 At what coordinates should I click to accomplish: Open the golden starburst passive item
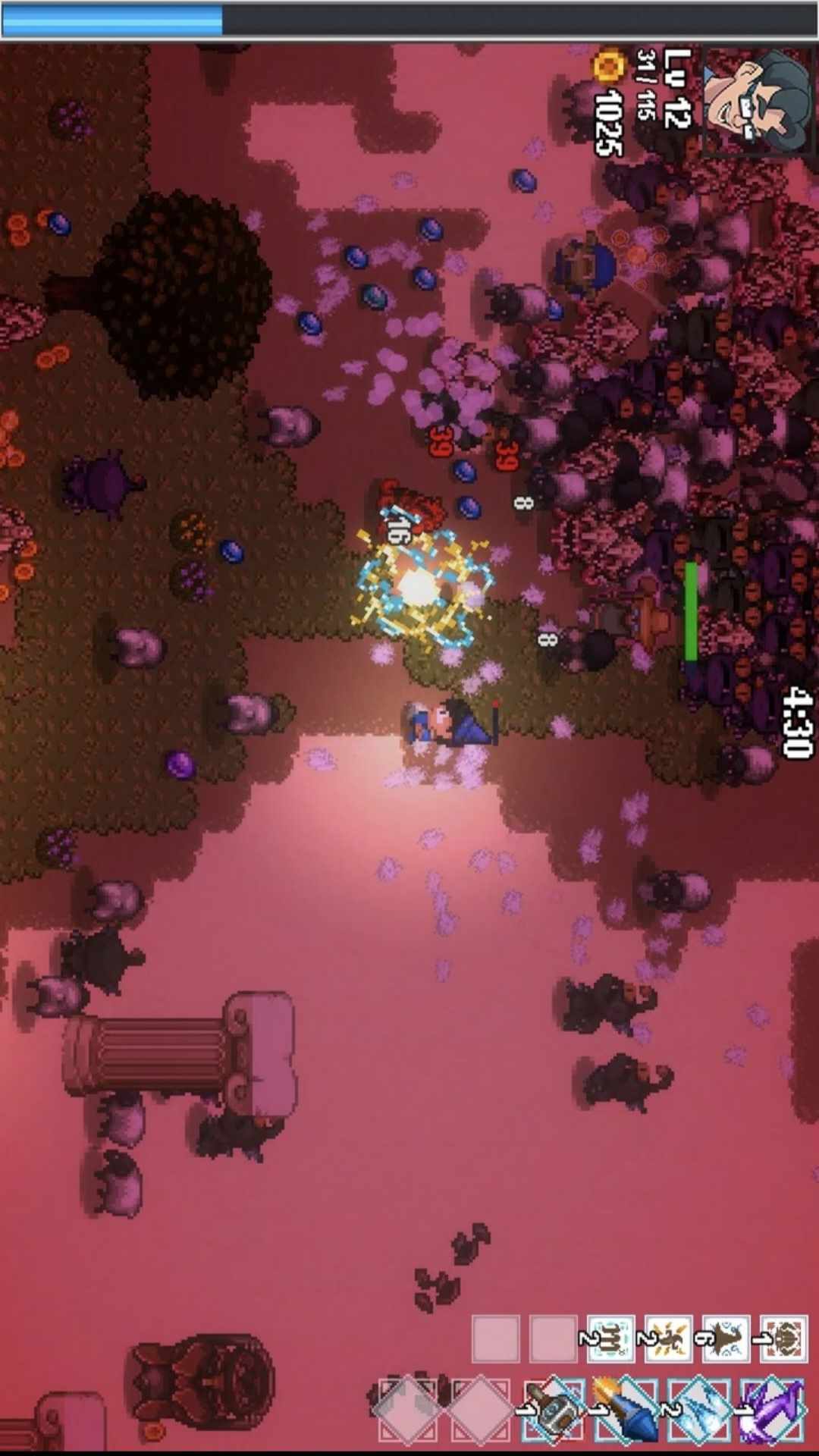668,1339
